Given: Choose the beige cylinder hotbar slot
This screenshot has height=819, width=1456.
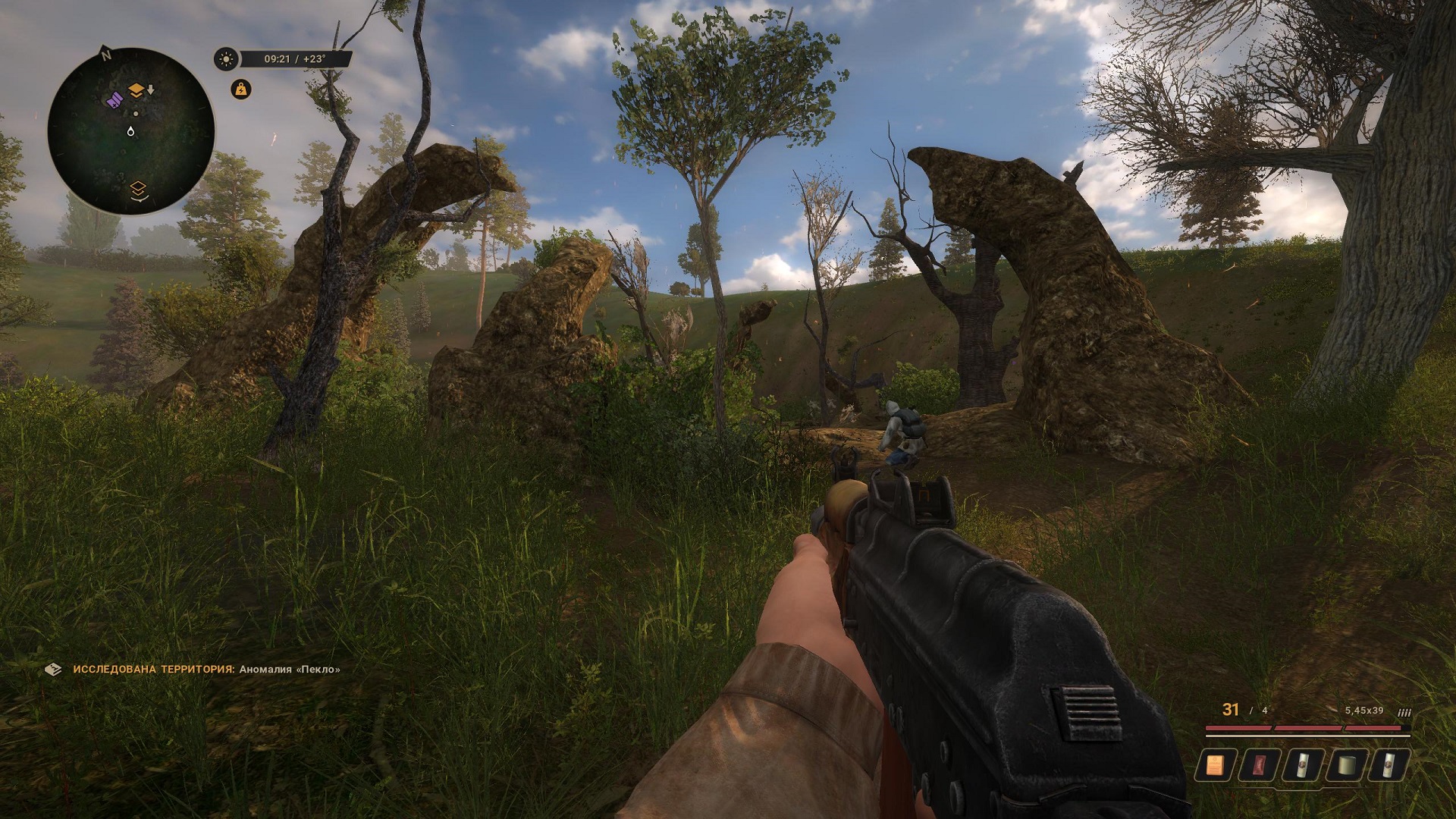Looking at the screenshot, I should click(1346, 765).
